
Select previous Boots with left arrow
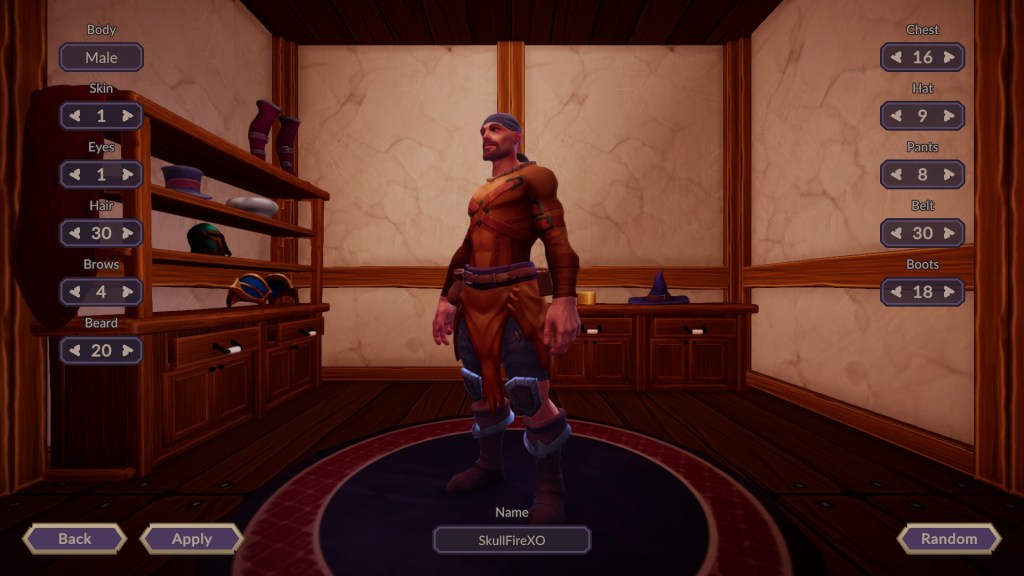pos(896,292)
